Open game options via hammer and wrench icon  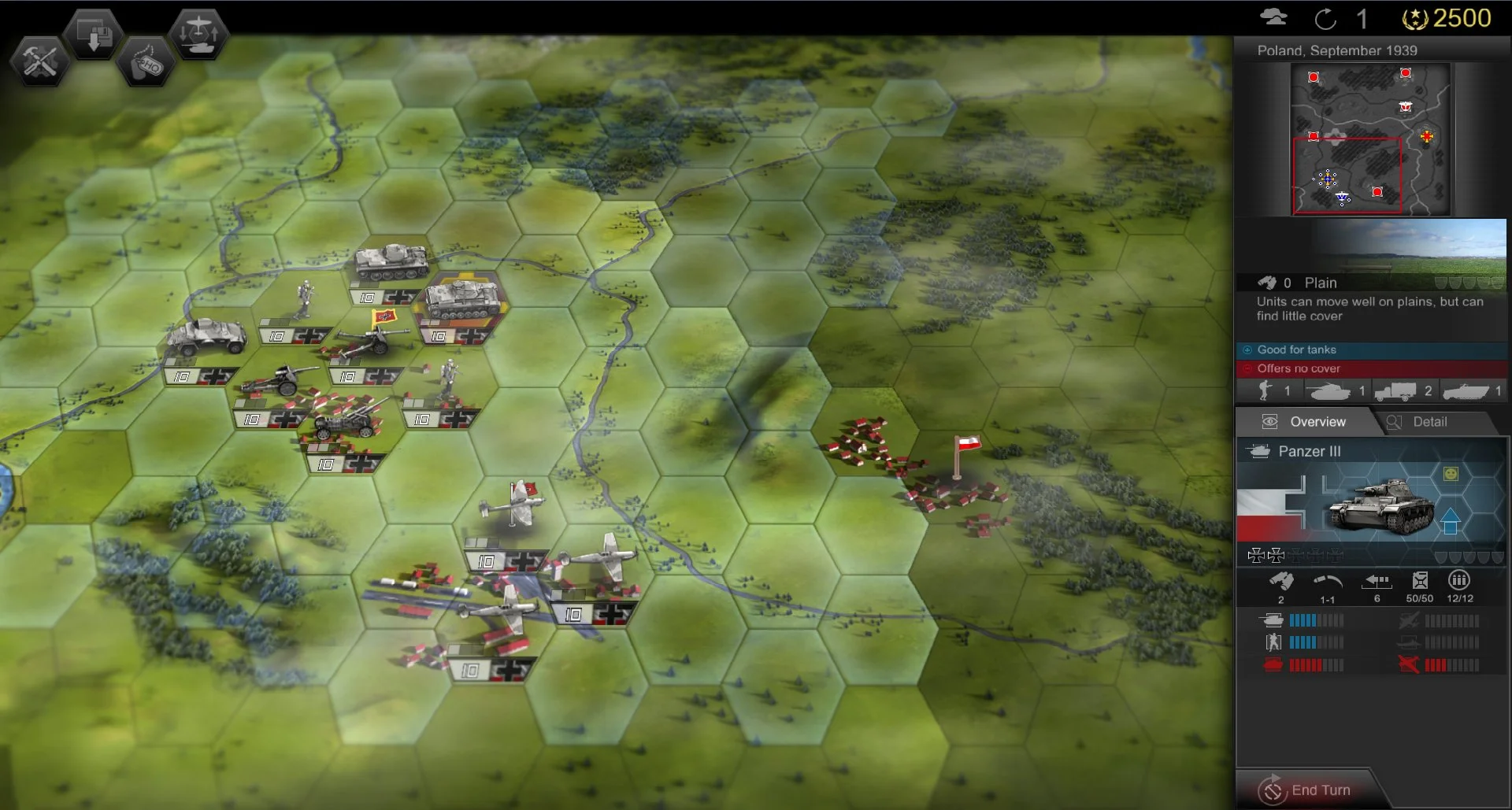[39, 61]
